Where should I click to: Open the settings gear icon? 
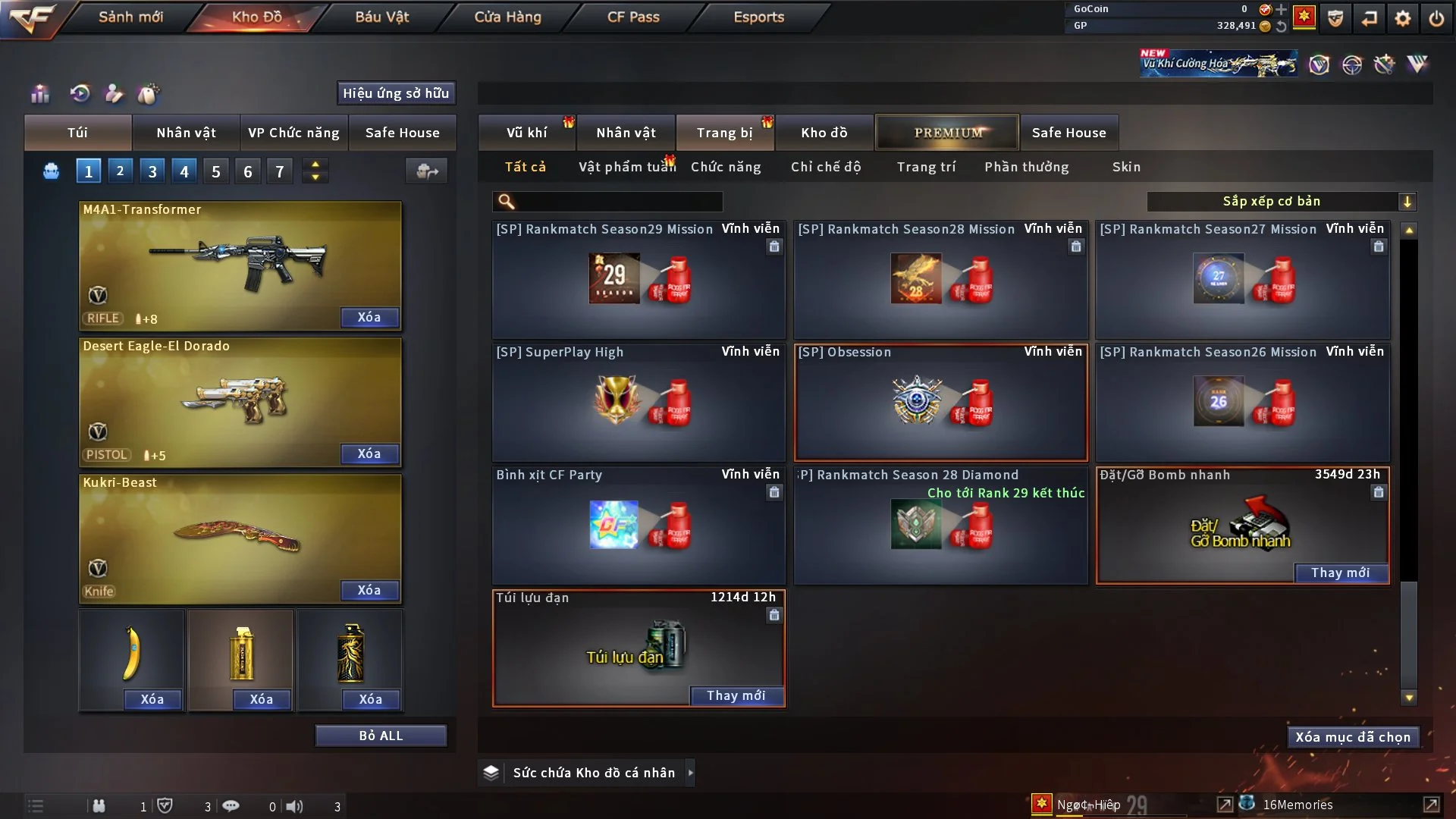pyautogui.click(x=1403, y=17)
